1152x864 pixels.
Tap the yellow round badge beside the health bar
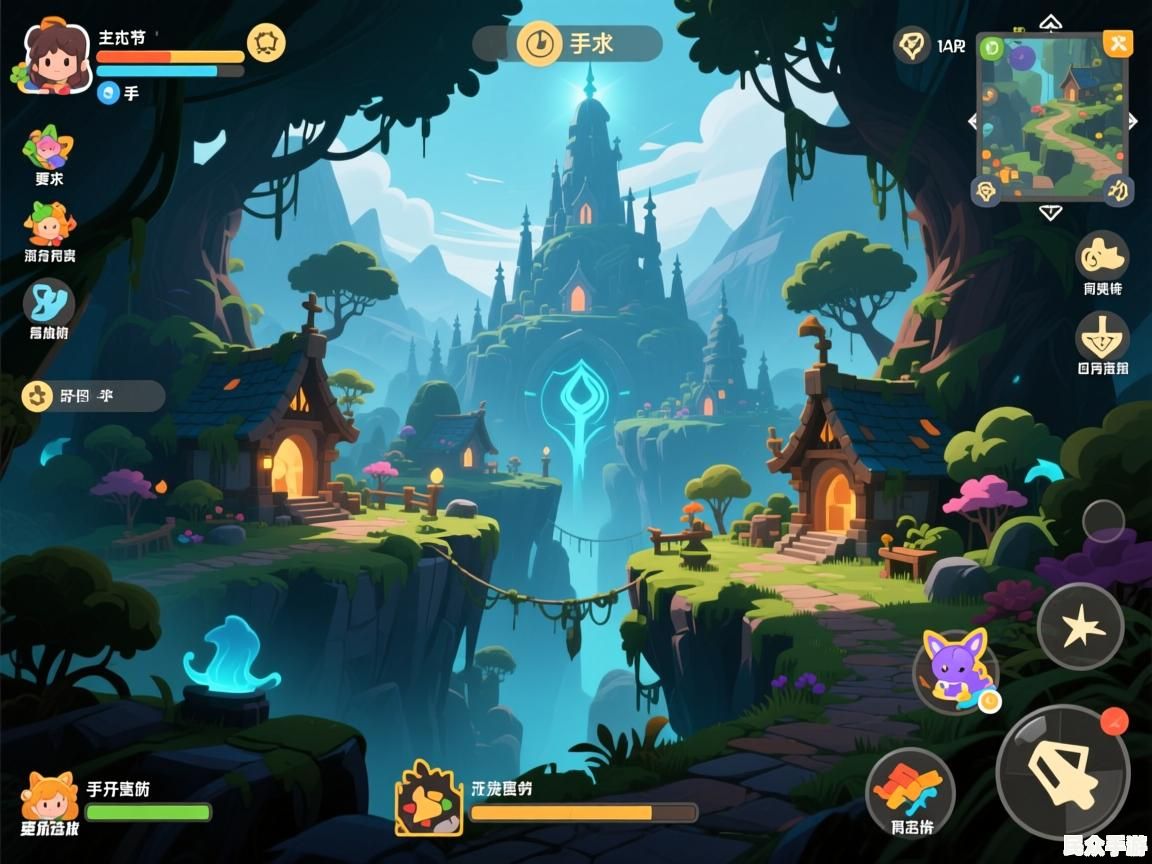tap(266, 43)
